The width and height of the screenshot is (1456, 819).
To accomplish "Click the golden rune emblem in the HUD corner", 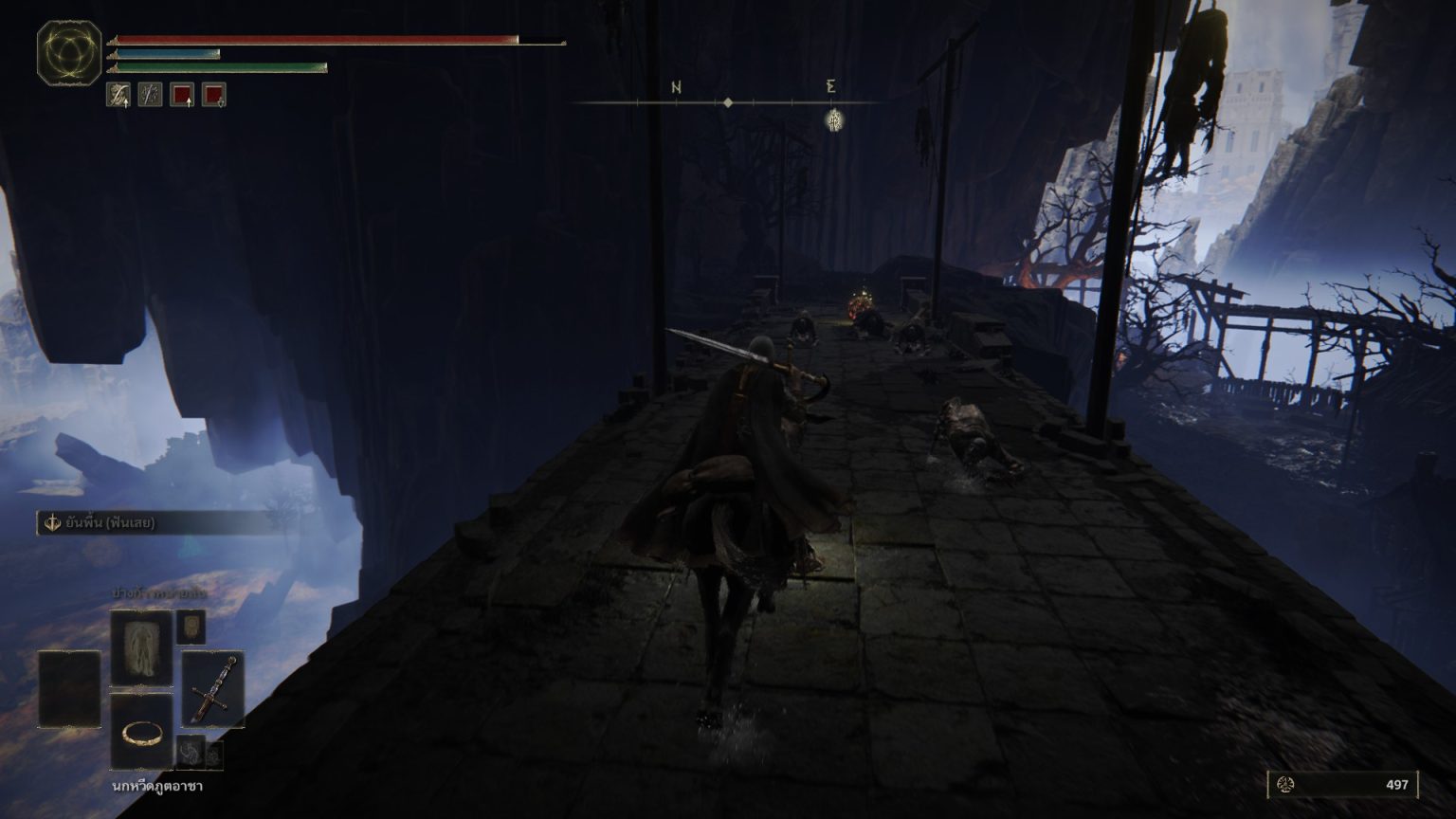I will pyautogui.click(x=69, y=53).
